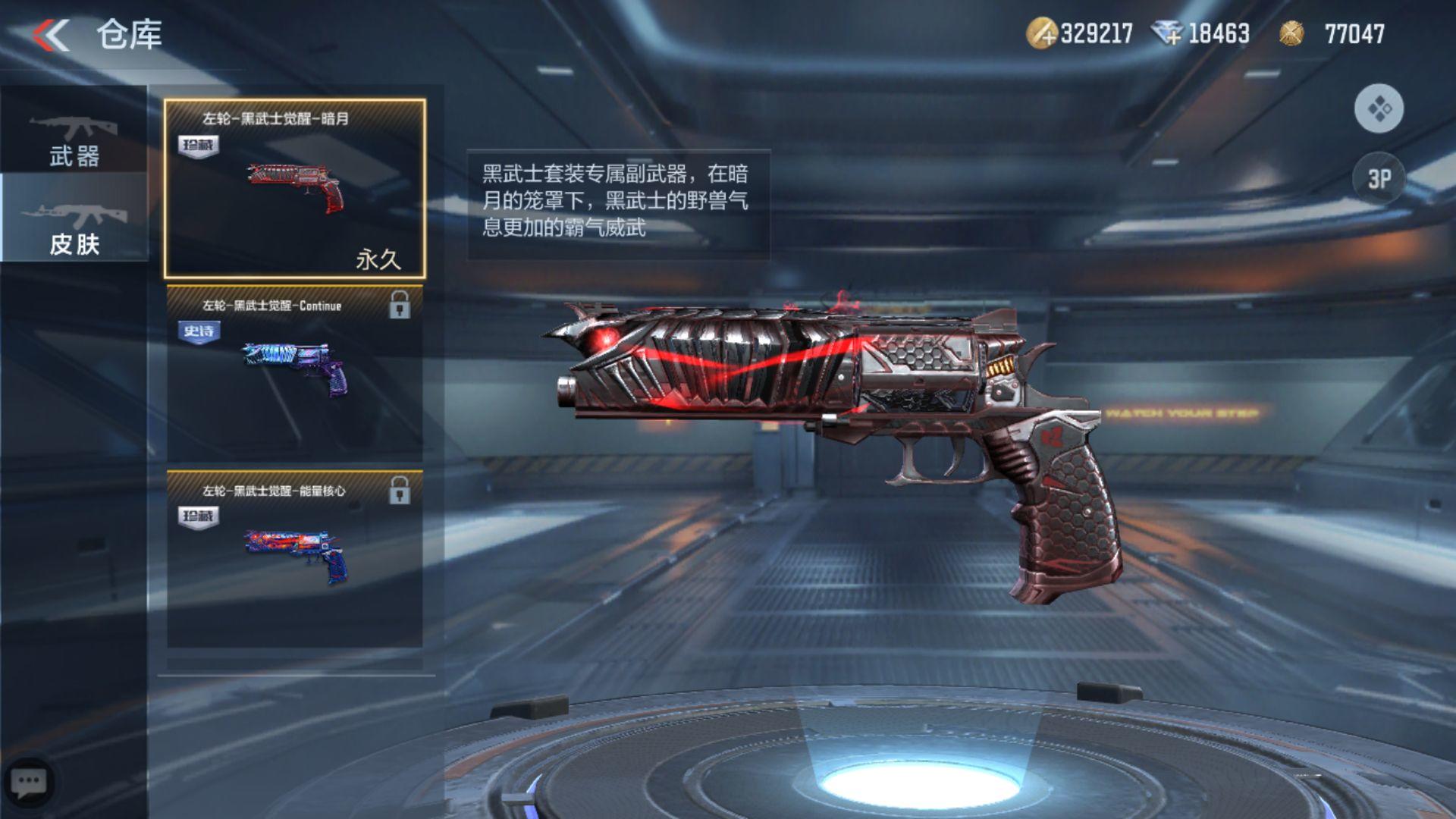Add gold coins with the plus icon
Screen dimensions: 1456x819
(x=1042, y=34)
